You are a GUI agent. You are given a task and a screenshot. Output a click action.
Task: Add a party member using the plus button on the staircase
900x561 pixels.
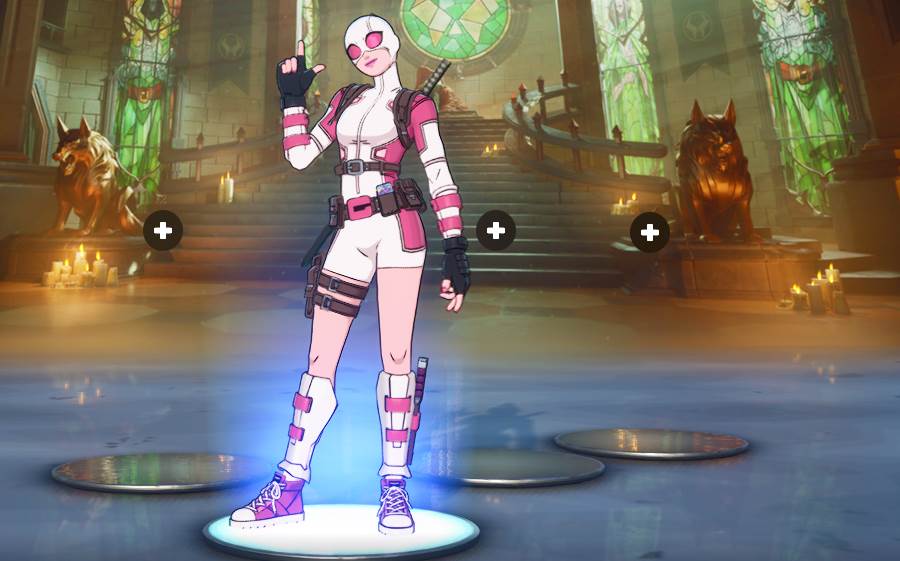coord(494,231)
